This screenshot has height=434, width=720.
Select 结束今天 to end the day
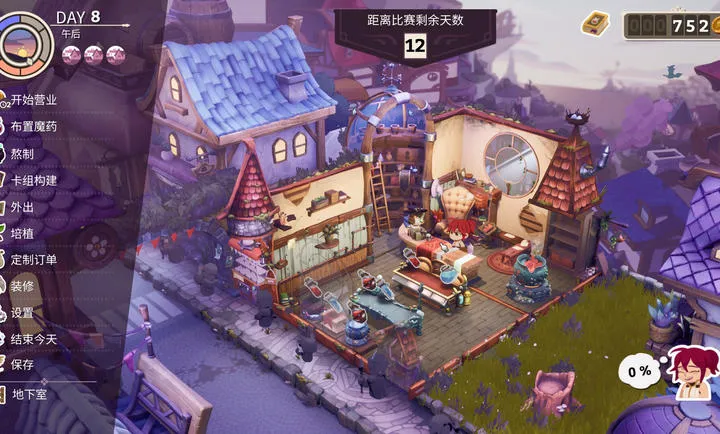(33, 339)
